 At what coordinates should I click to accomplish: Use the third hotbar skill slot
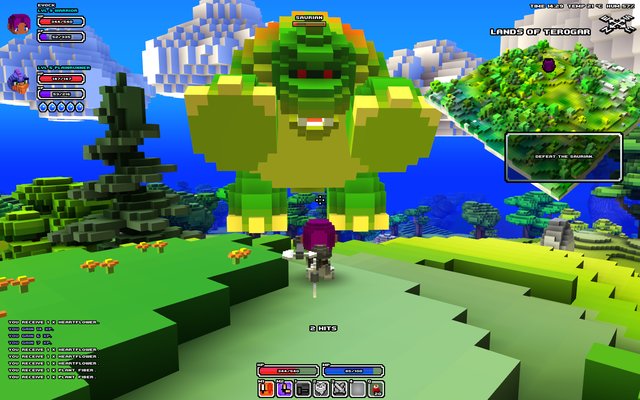point(303,389)
